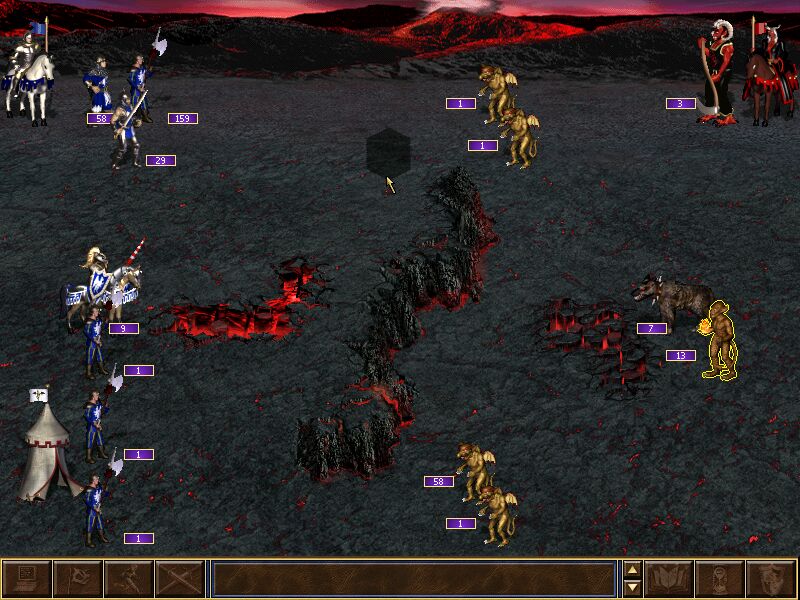Open the spellbook to cast a spell
The width and height of the screenshot is (800, 600).
click(x=670, y=579)
